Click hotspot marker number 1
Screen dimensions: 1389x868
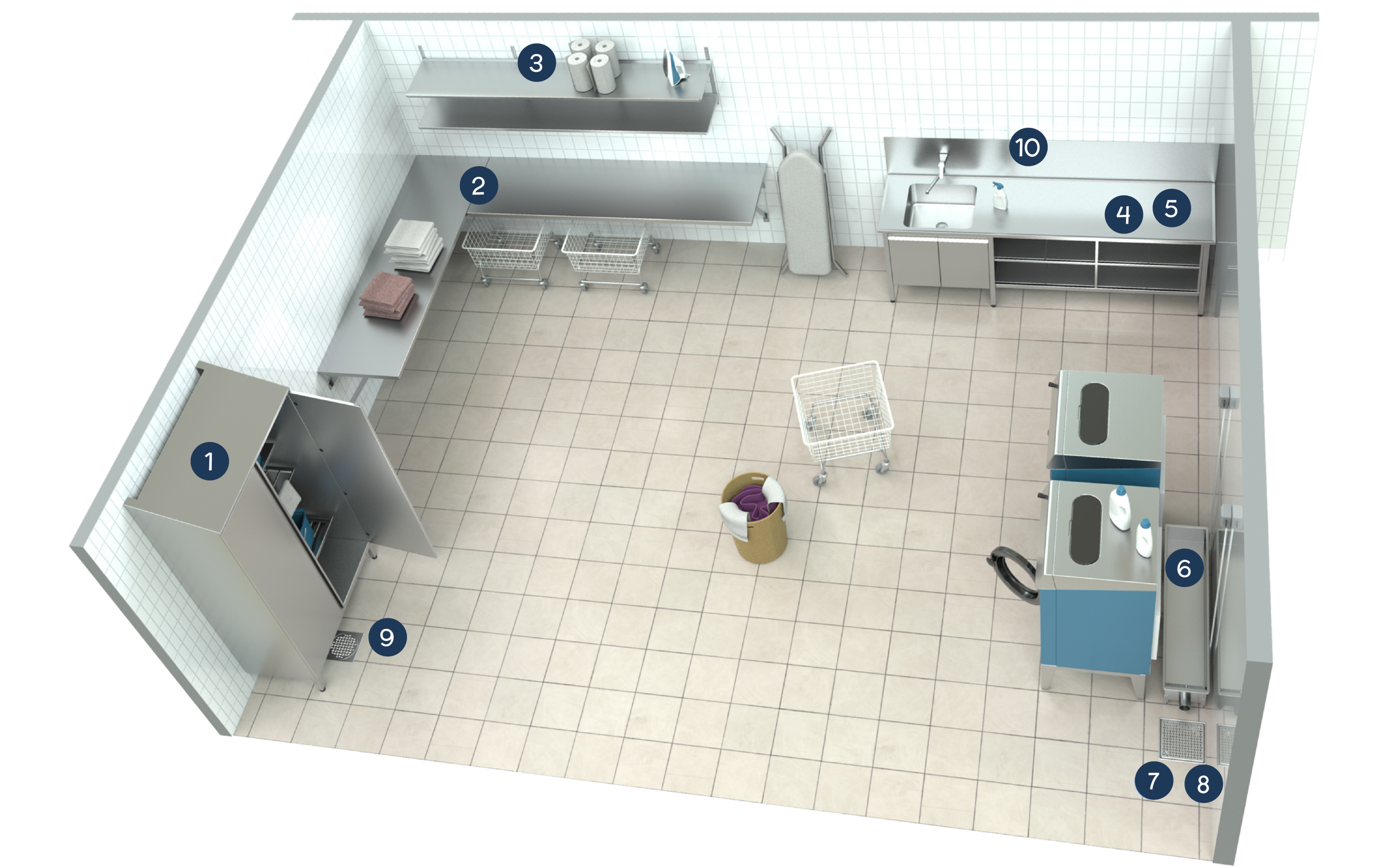point(209,461)
